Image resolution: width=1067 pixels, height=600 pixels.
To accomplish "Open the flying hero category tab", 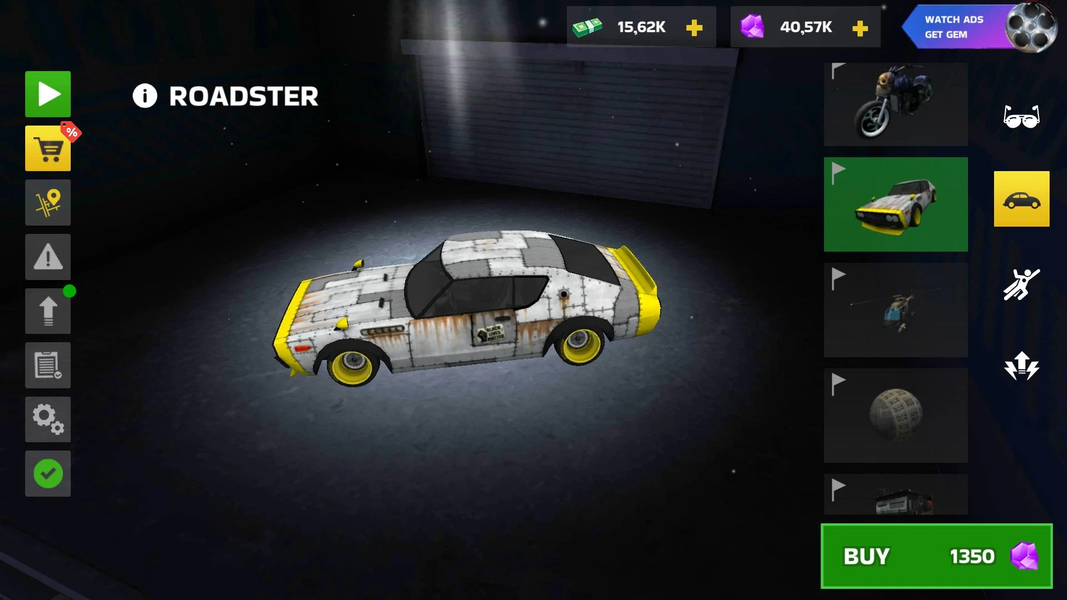I will 1021,284.
